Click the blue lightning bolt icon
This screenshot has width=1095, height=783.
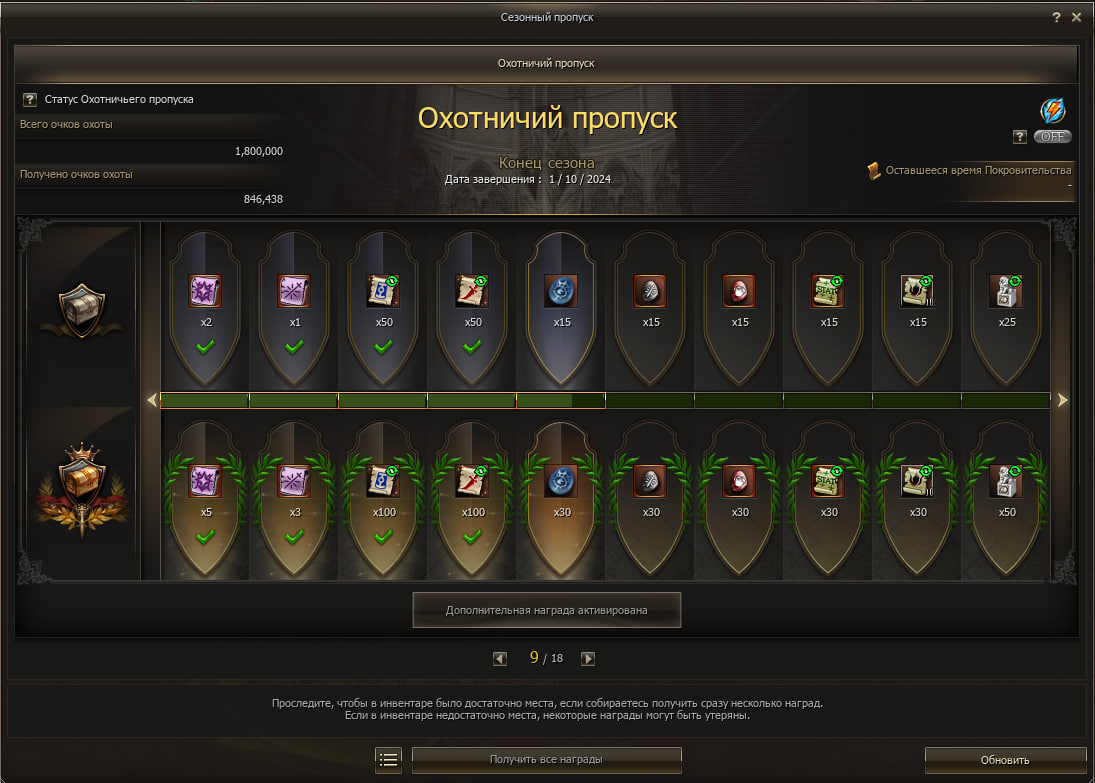(1052, 110)
